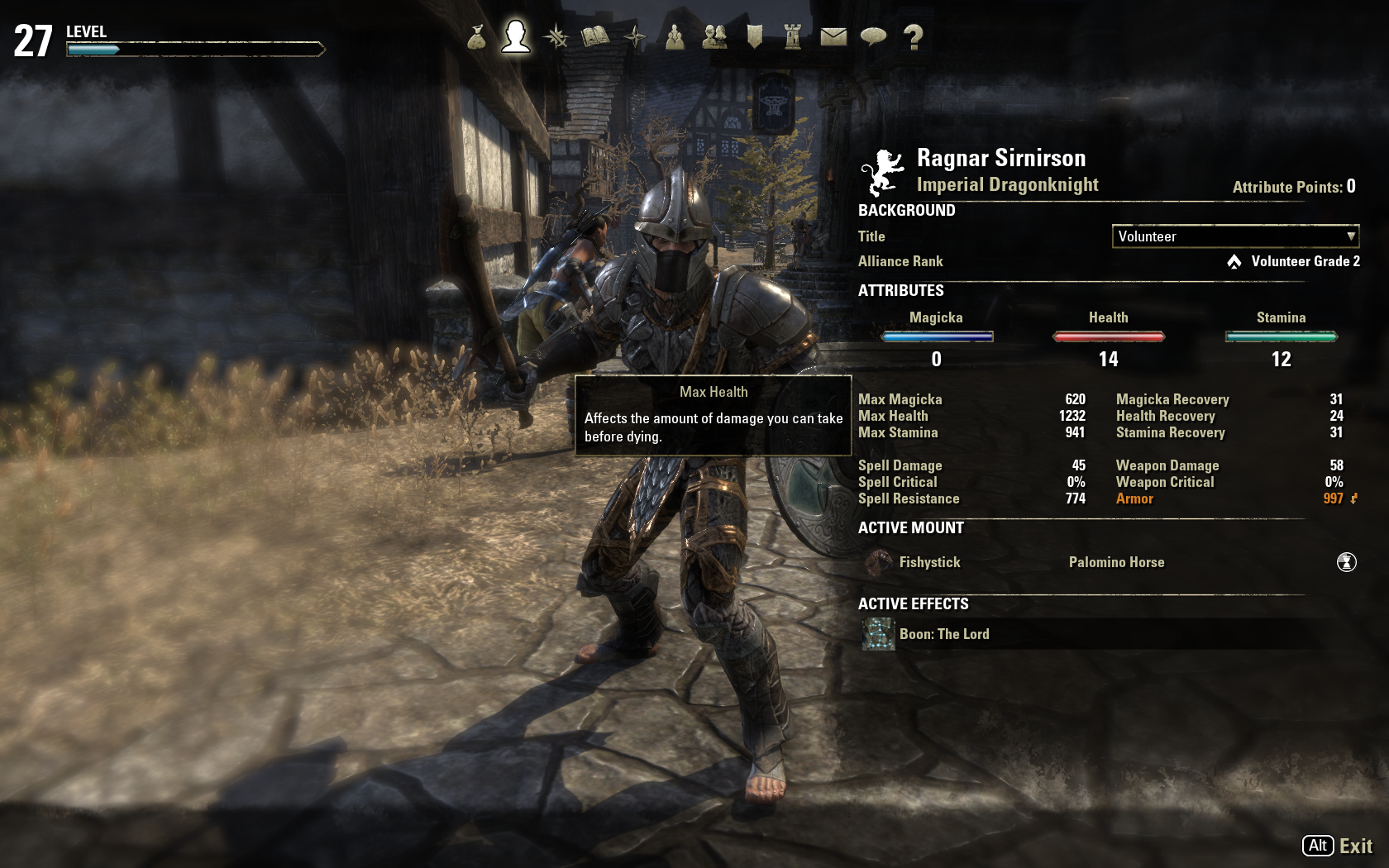Image resolution: width=1389 pixels, height=868 pixels.
Task: Open the inventory bag menu
Action: [x=476, y=37]
